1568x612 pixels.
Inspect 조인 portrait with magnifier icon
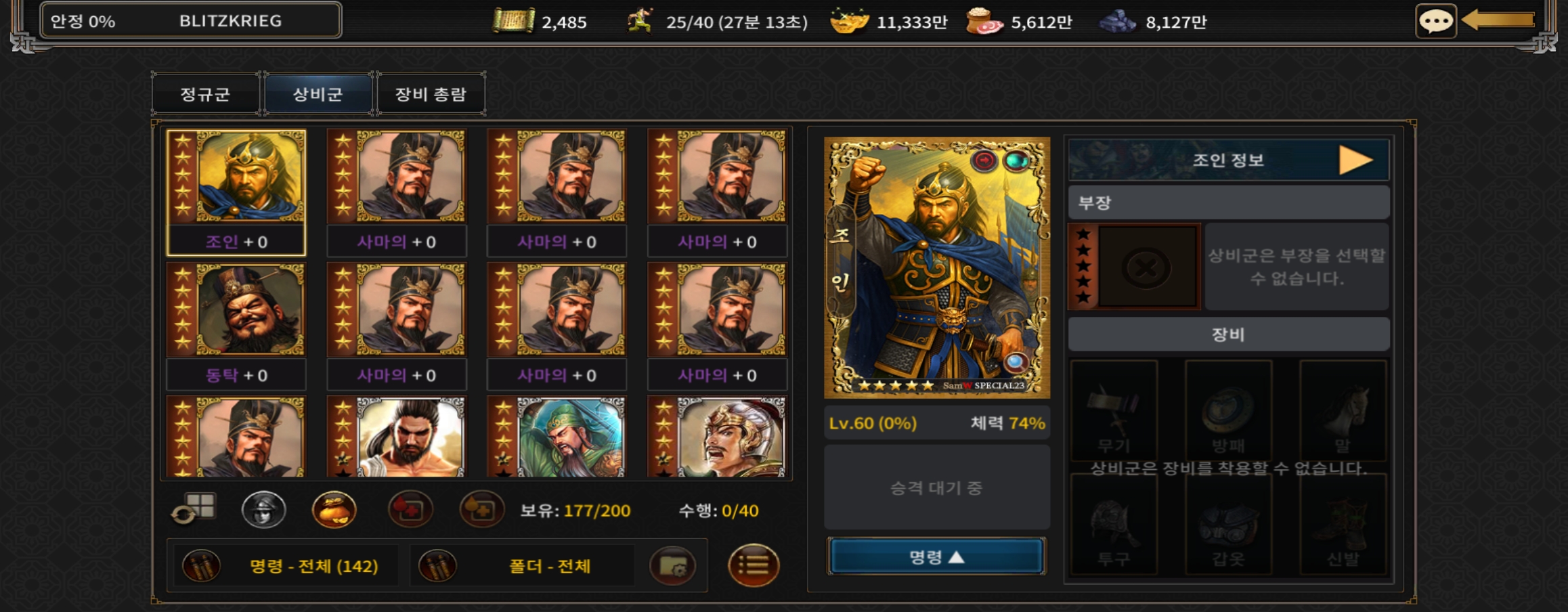(1015, 363)
